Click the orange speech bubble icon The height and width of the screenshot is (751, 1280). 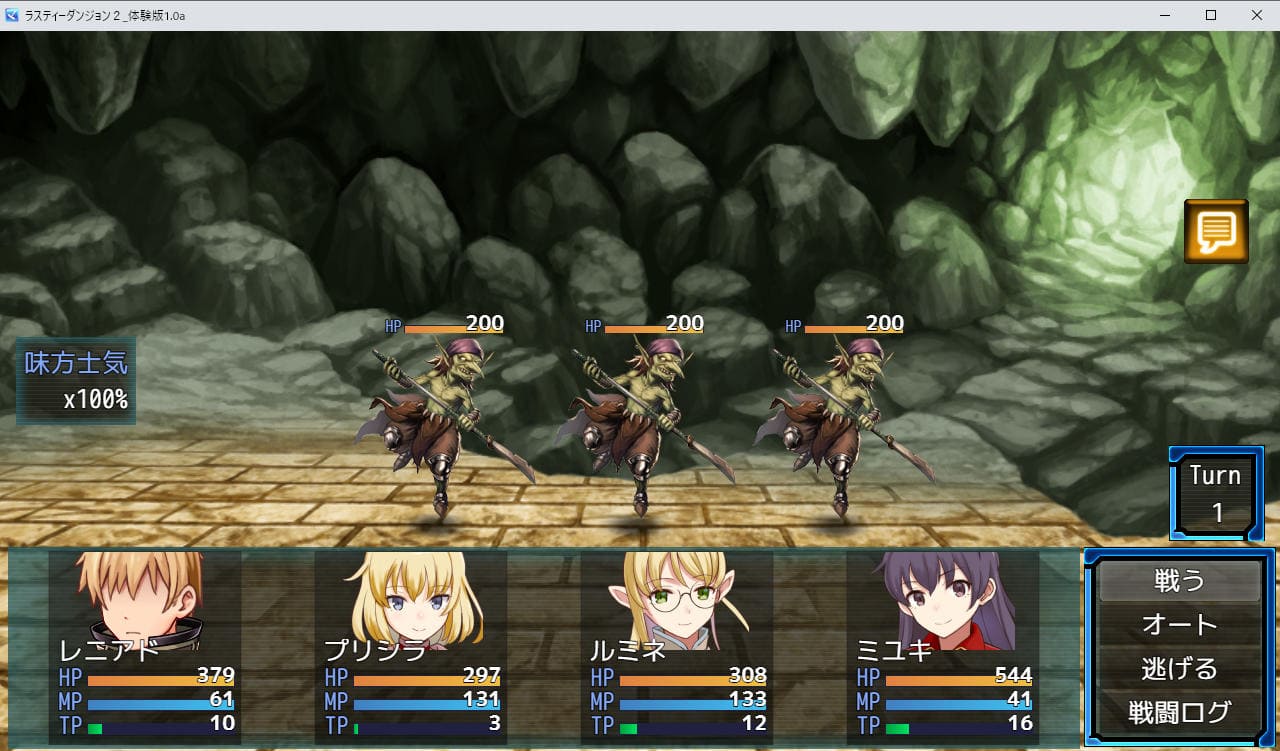pos(1216,232)
